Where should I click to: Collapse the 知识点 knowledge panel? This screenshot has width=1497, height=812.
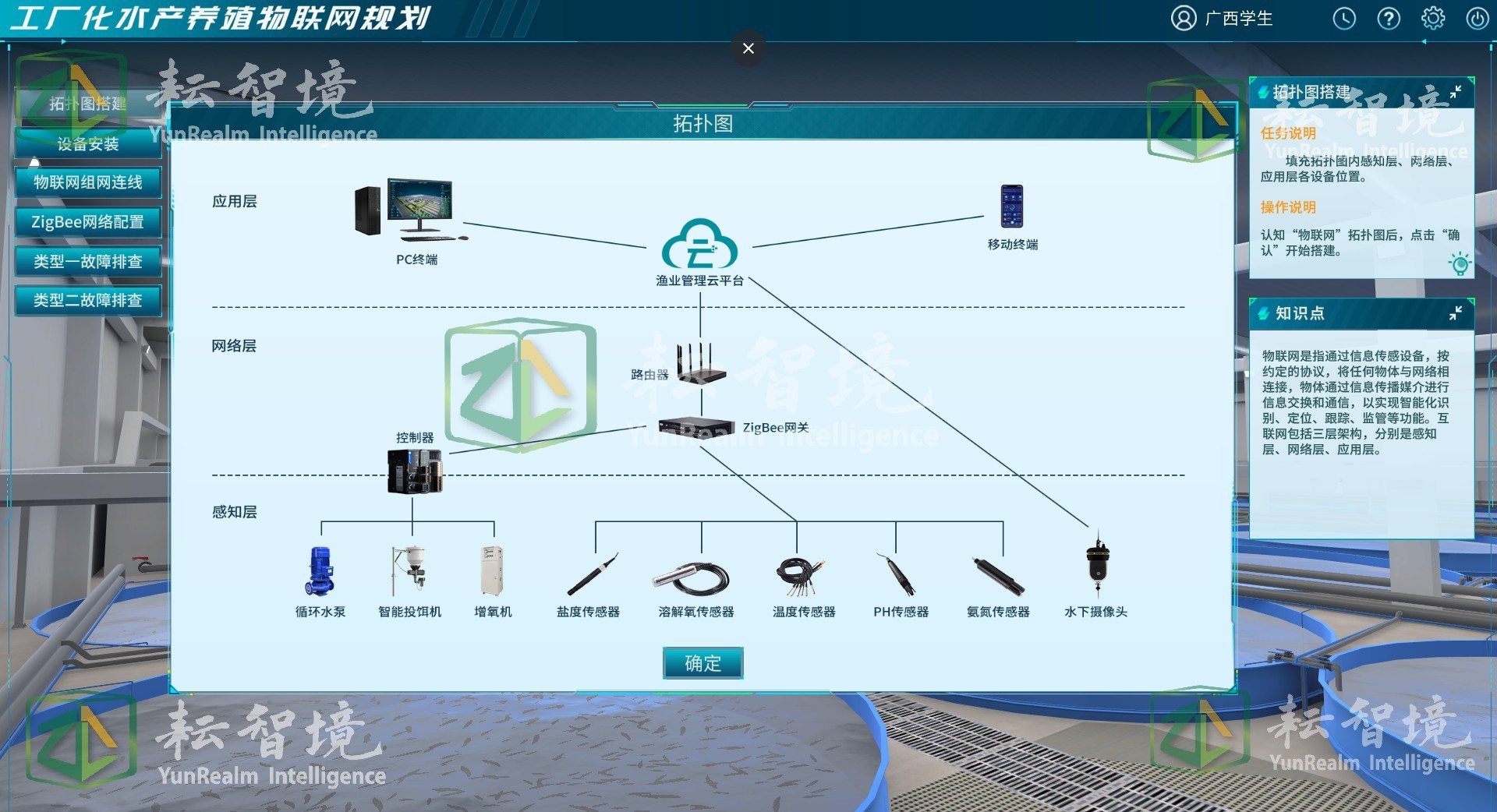pos(1457,314)
